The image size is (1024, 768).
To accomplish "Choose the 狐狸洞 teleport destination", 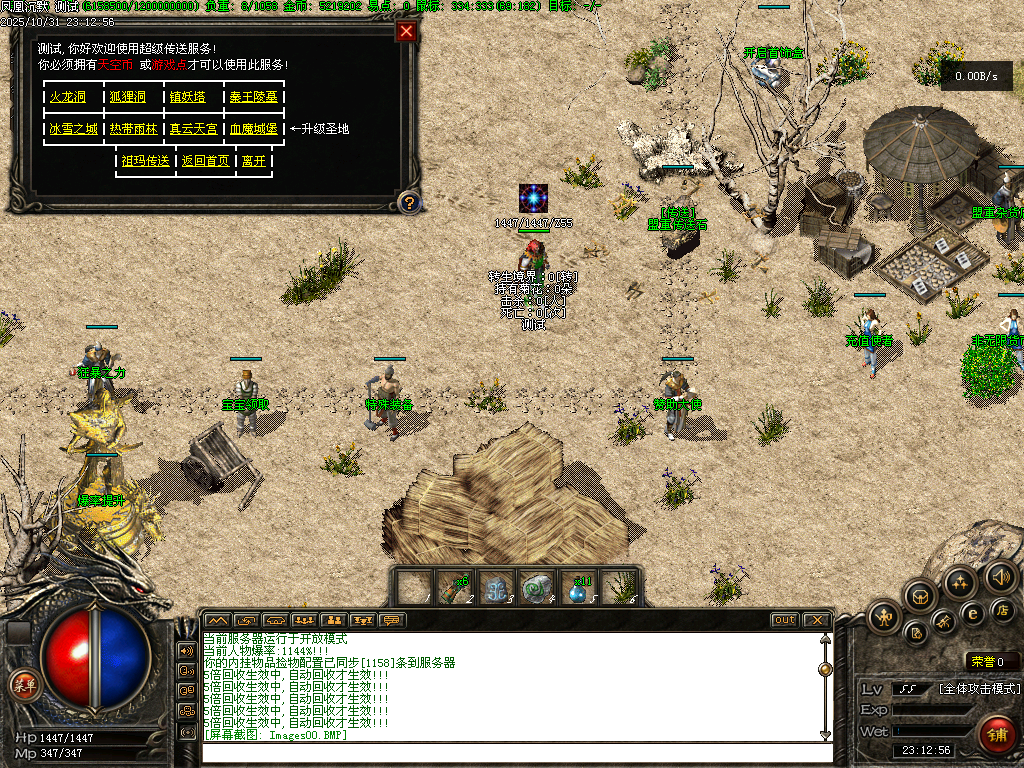I will (128, 97).
